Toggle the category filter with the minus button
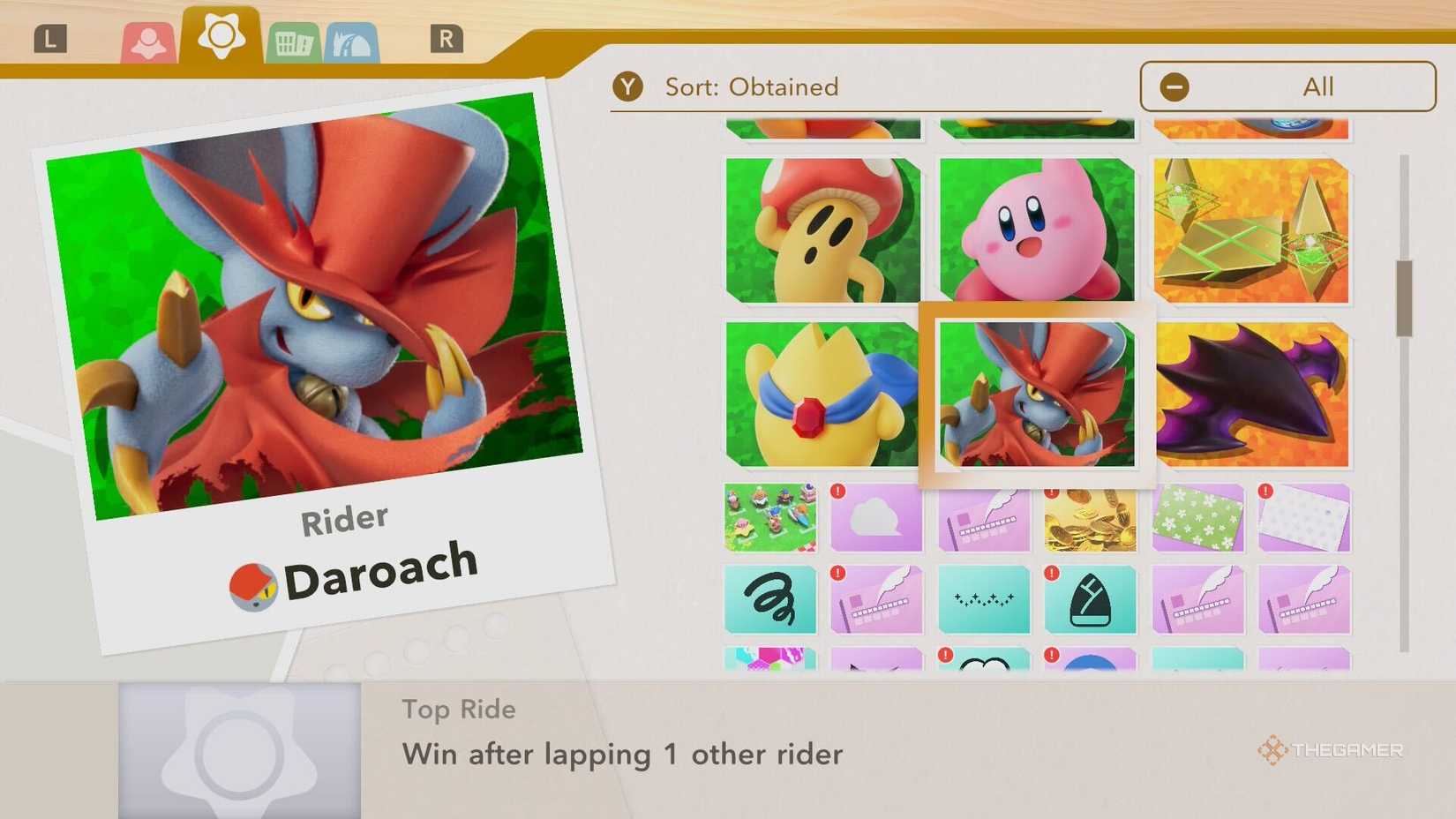 coord(1174,86)
